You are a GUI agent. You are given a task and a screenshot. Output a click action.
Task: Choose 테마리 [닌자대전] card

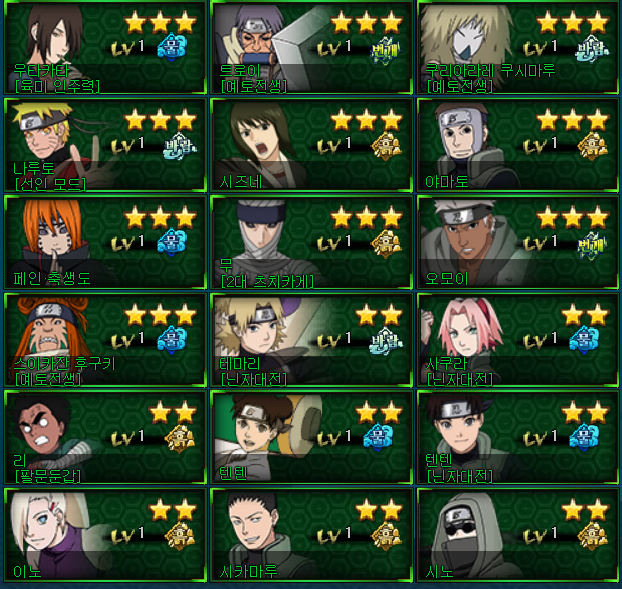point(311,340)
